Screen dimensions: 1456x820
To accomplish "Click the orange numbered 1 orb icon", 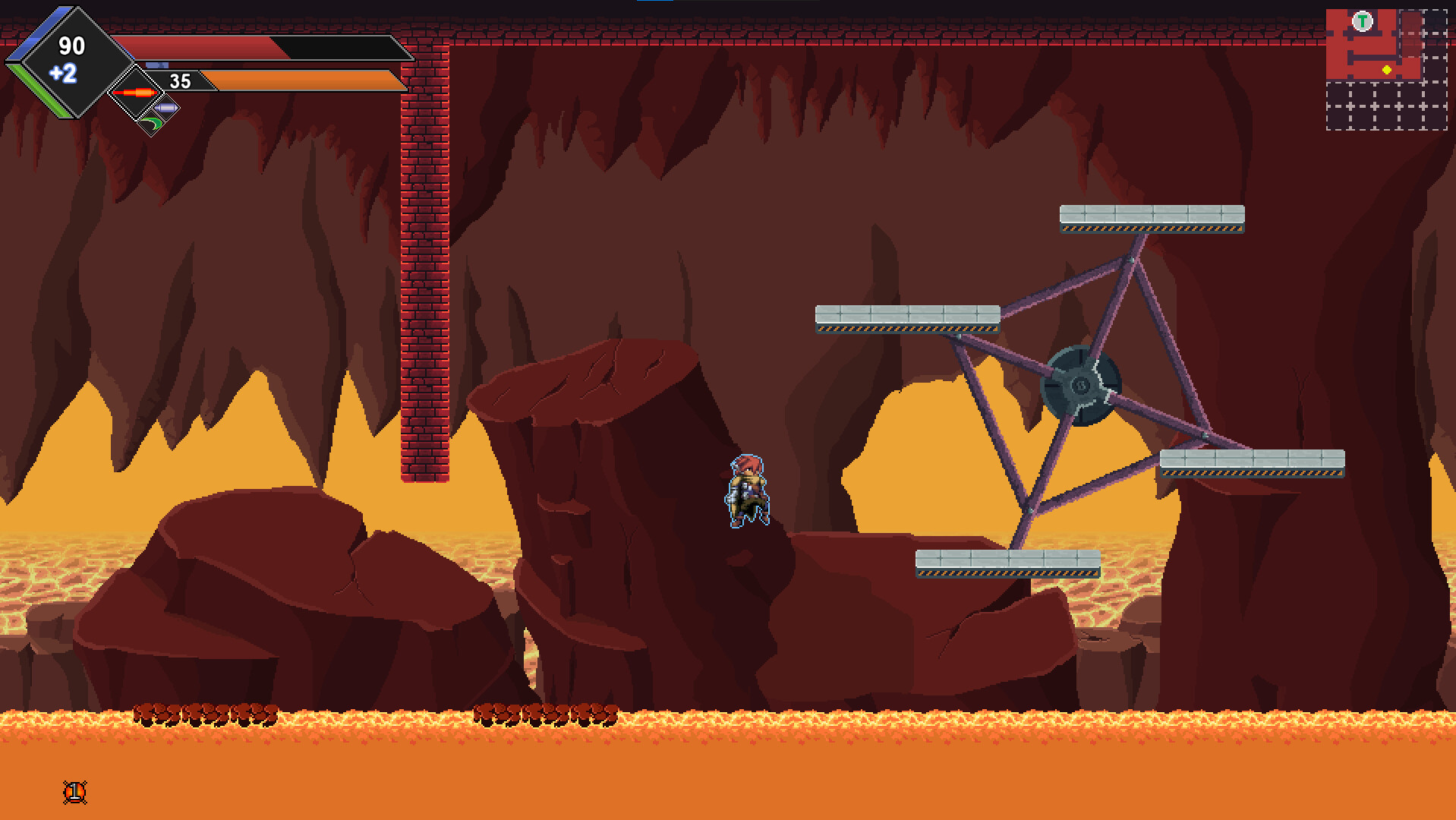I will (x=74, y=793).
